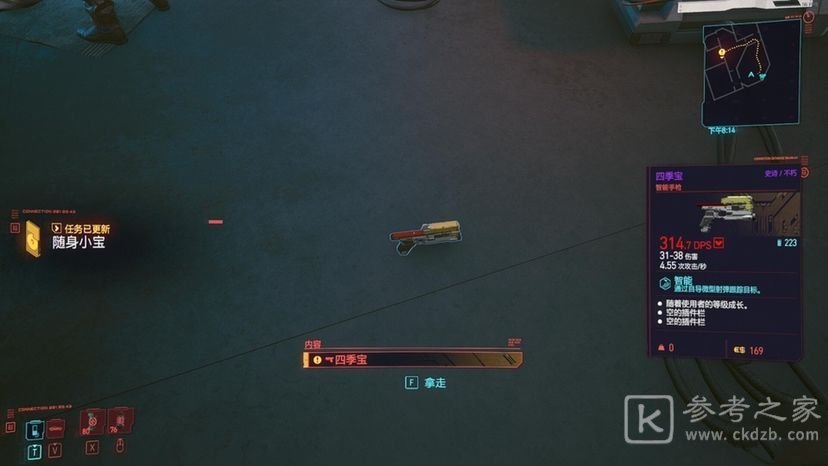Click the 智能 smart weapon trait icon
The image size is (828, 466).
pyautogui.click(x=667, y=283)
